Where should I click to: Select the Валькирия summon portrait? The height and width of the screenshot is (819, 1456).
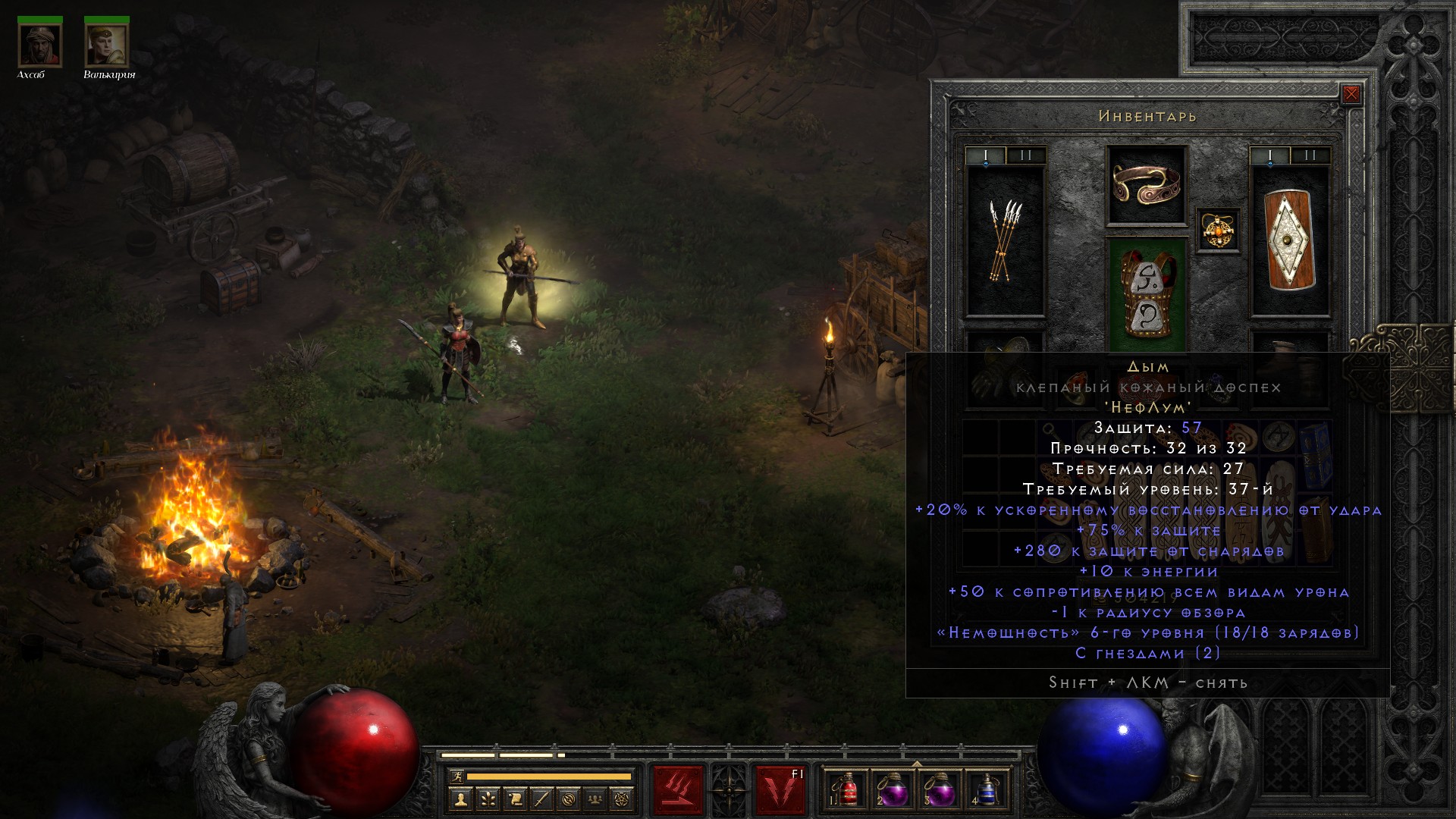[106, 45]
